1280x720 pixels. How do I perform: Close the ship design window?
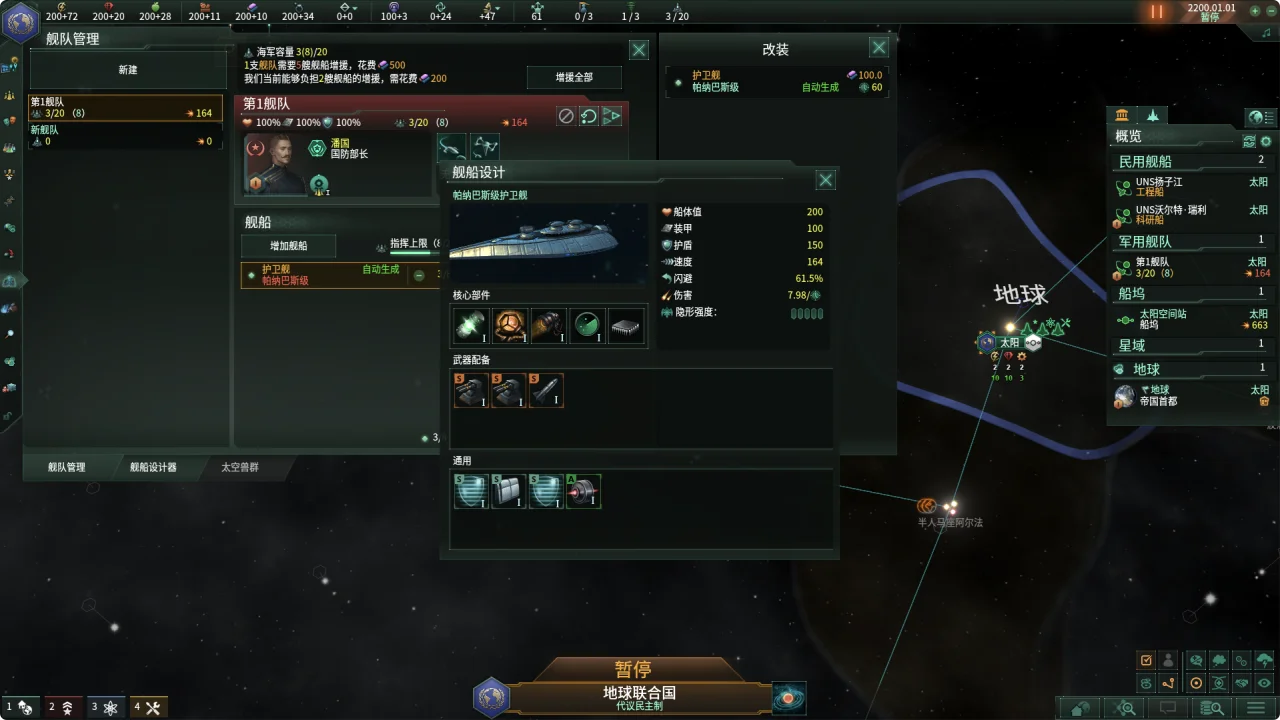pyautogui.click(x=825, y=180)
